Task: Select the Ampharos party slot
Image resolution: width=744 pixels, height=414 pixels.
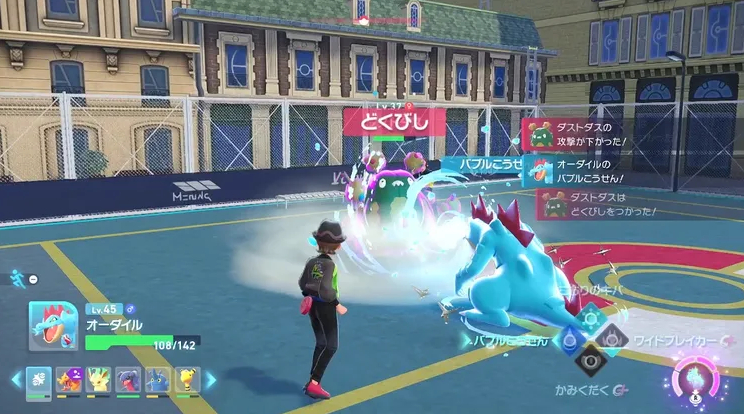Action: tap(188, 381)
